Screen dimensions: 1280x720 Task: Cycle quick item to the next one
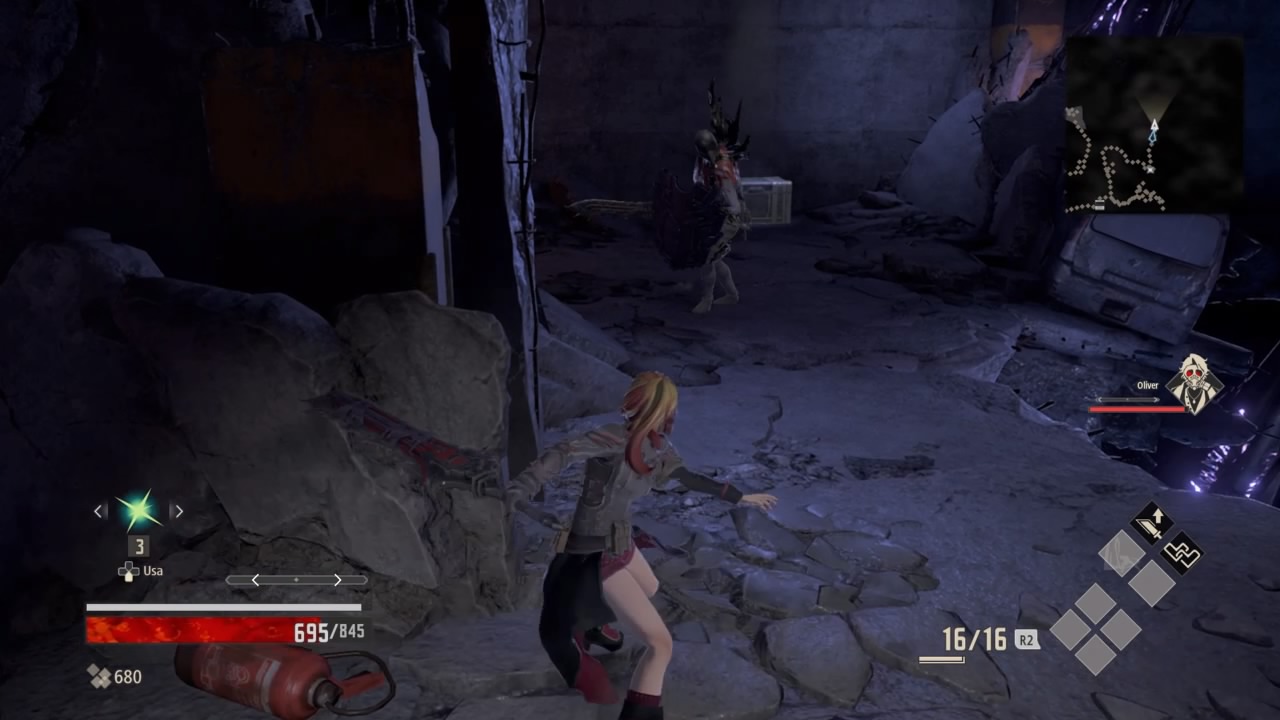[x=177, y=511]
